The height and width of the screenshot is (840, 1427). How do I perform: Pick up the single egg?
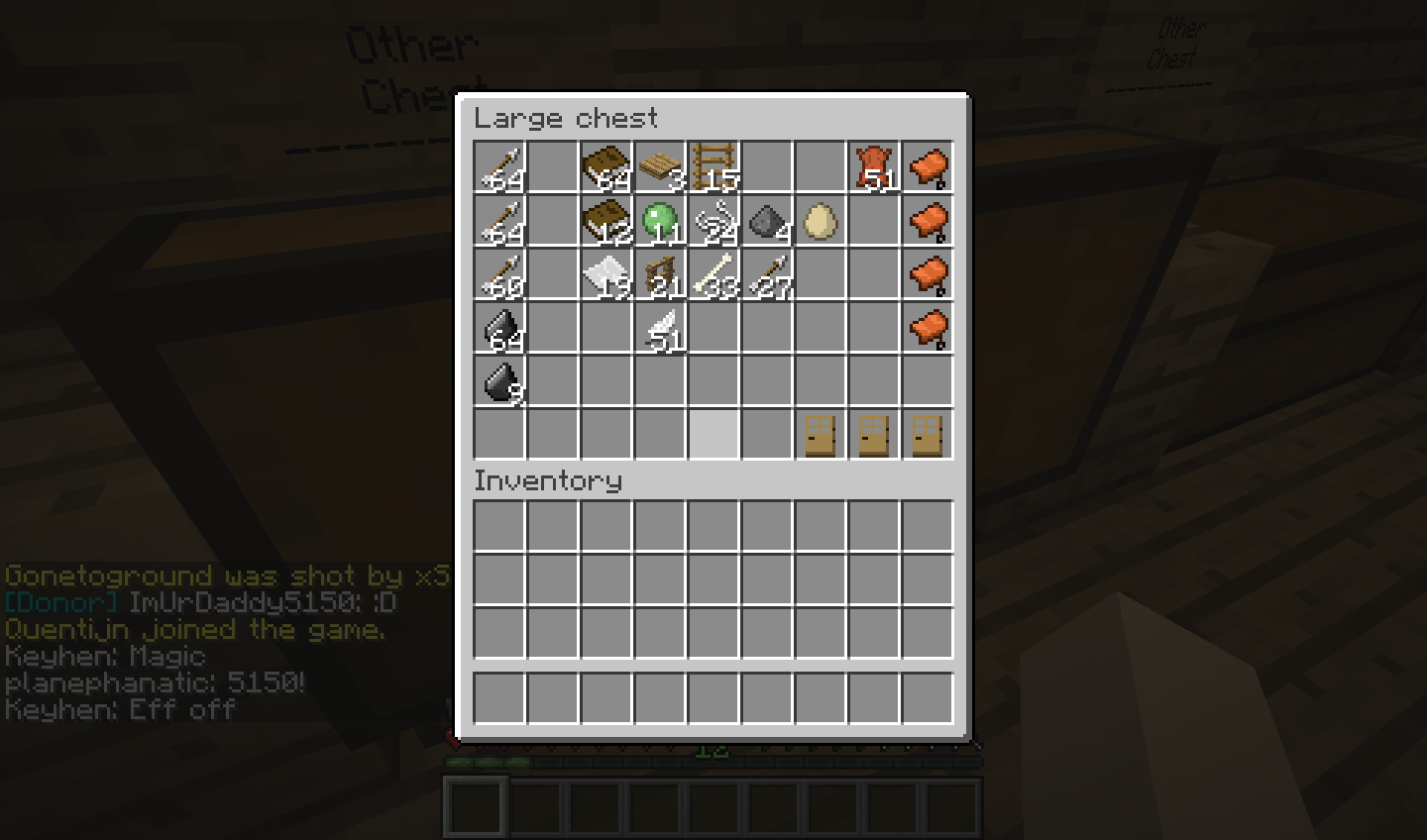821,221
